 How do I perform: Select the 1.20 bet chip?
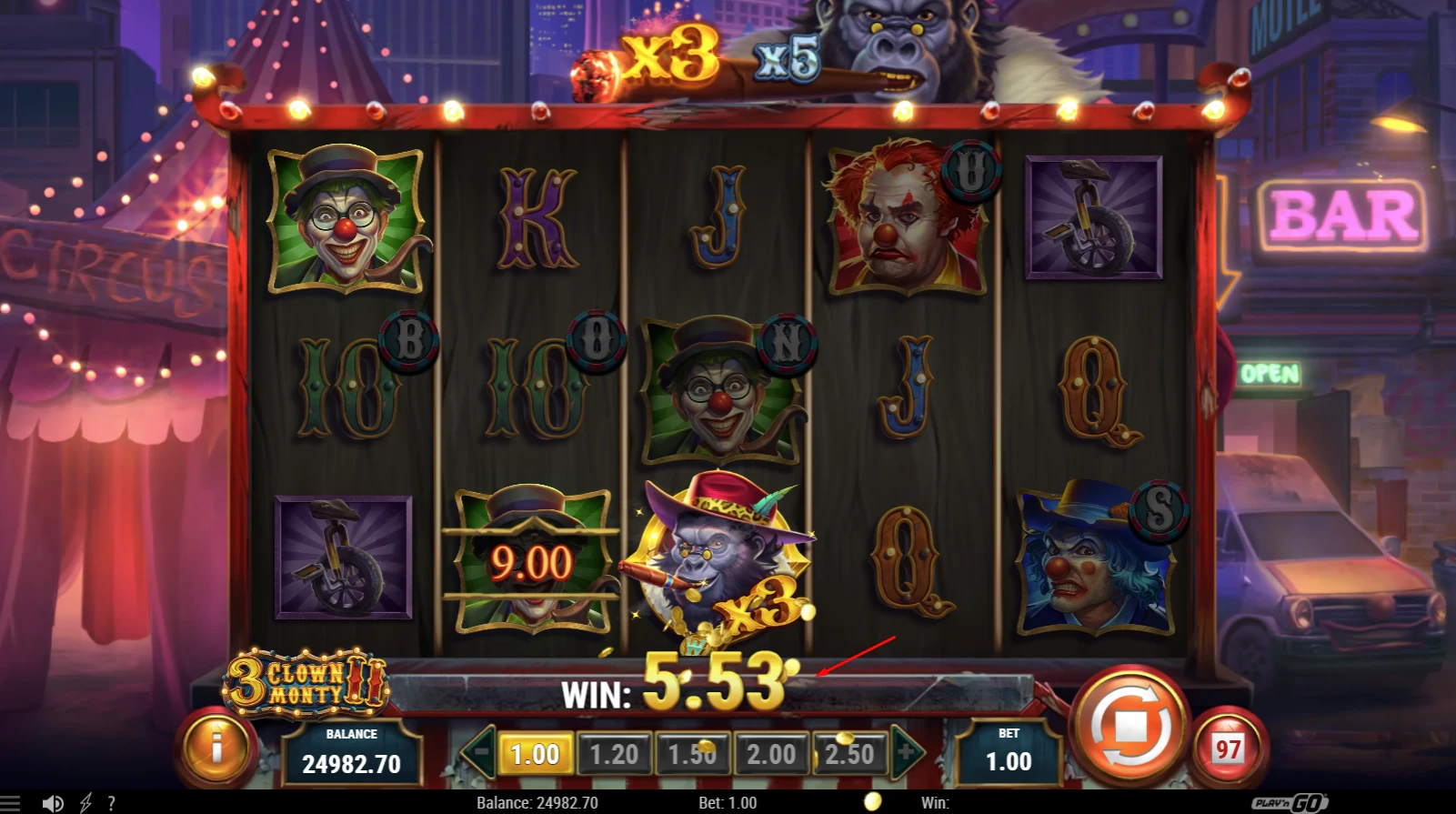[x=615, y=753]
